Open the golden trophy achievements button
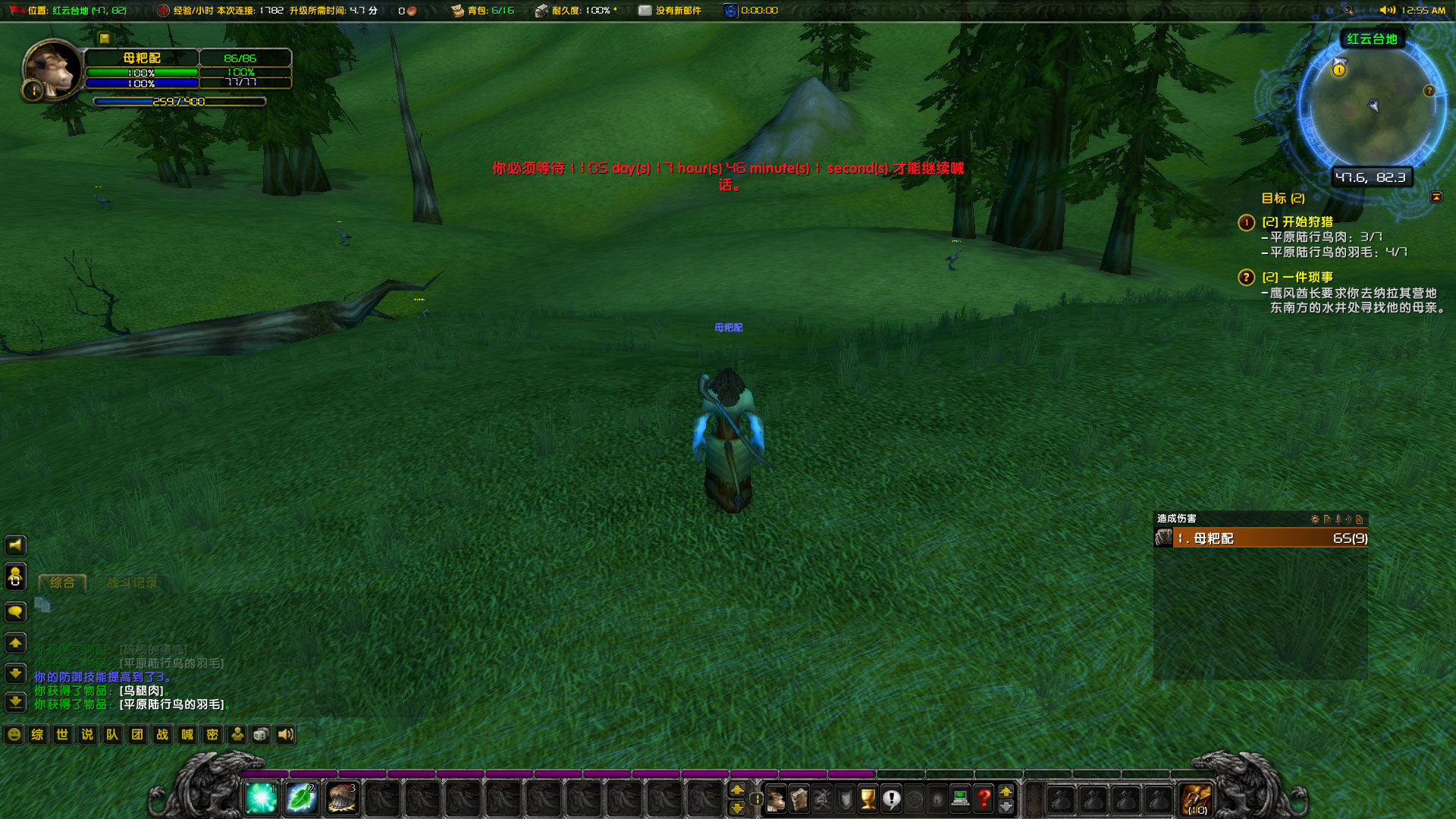This screenshot has height=819, width=1456. tap(868, 799)
